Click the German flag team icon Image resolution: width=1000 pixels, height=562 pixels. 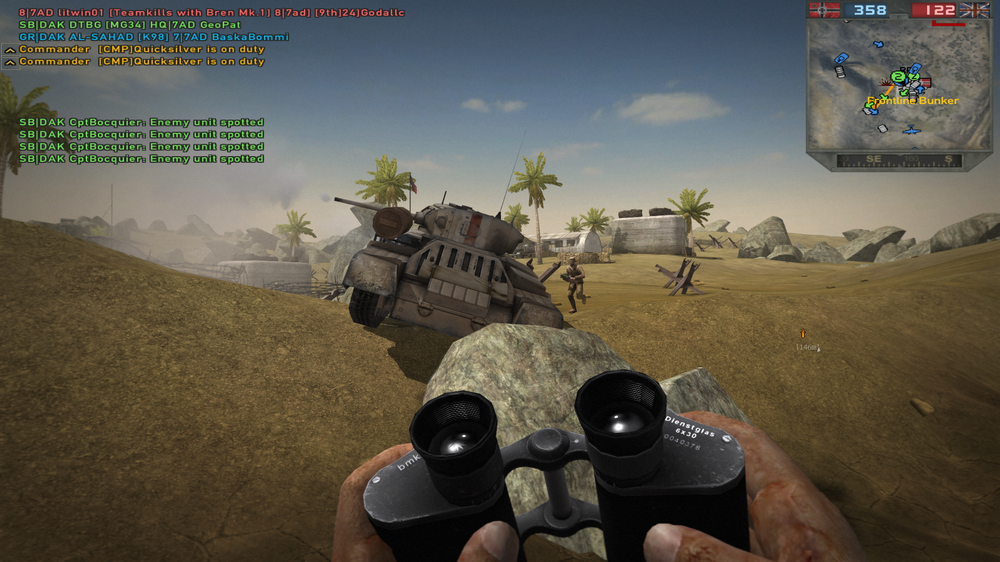pyautogui.click(x=825, y=10)
